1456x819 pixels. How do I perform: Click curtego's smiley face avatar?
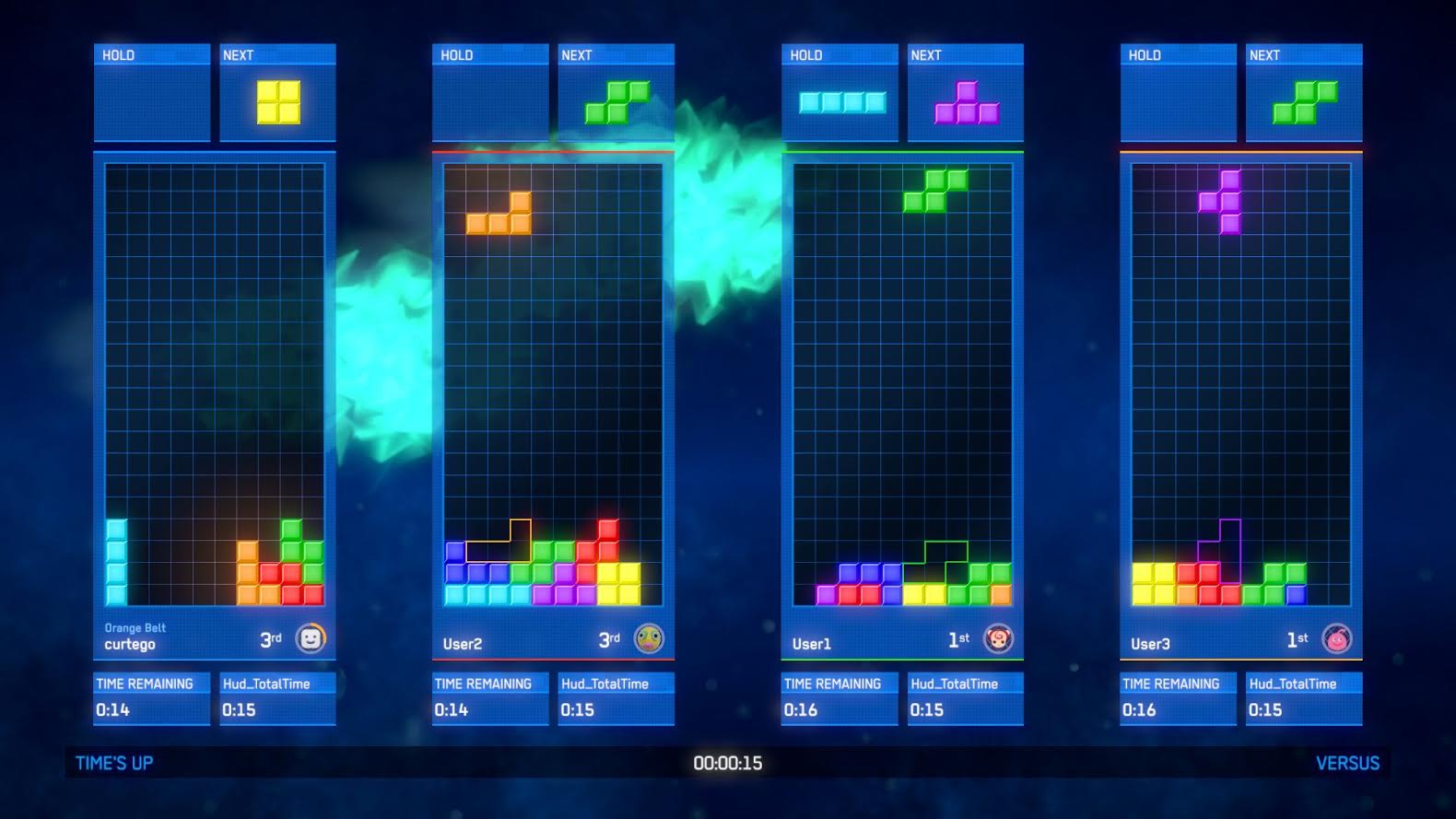tap(311, 638)
